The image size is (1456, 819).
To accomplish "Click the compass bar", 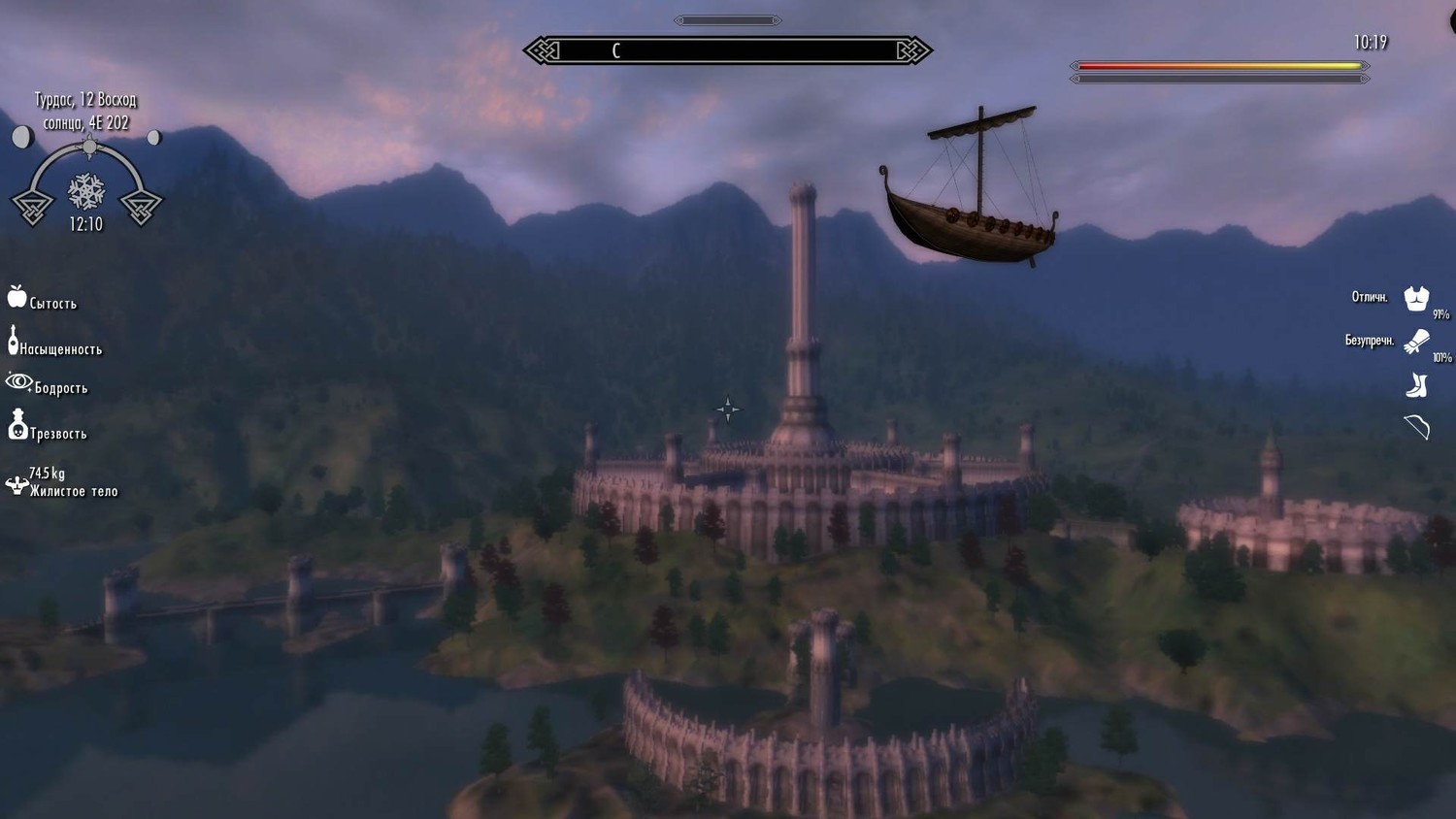I will click(x=727, y=50).
